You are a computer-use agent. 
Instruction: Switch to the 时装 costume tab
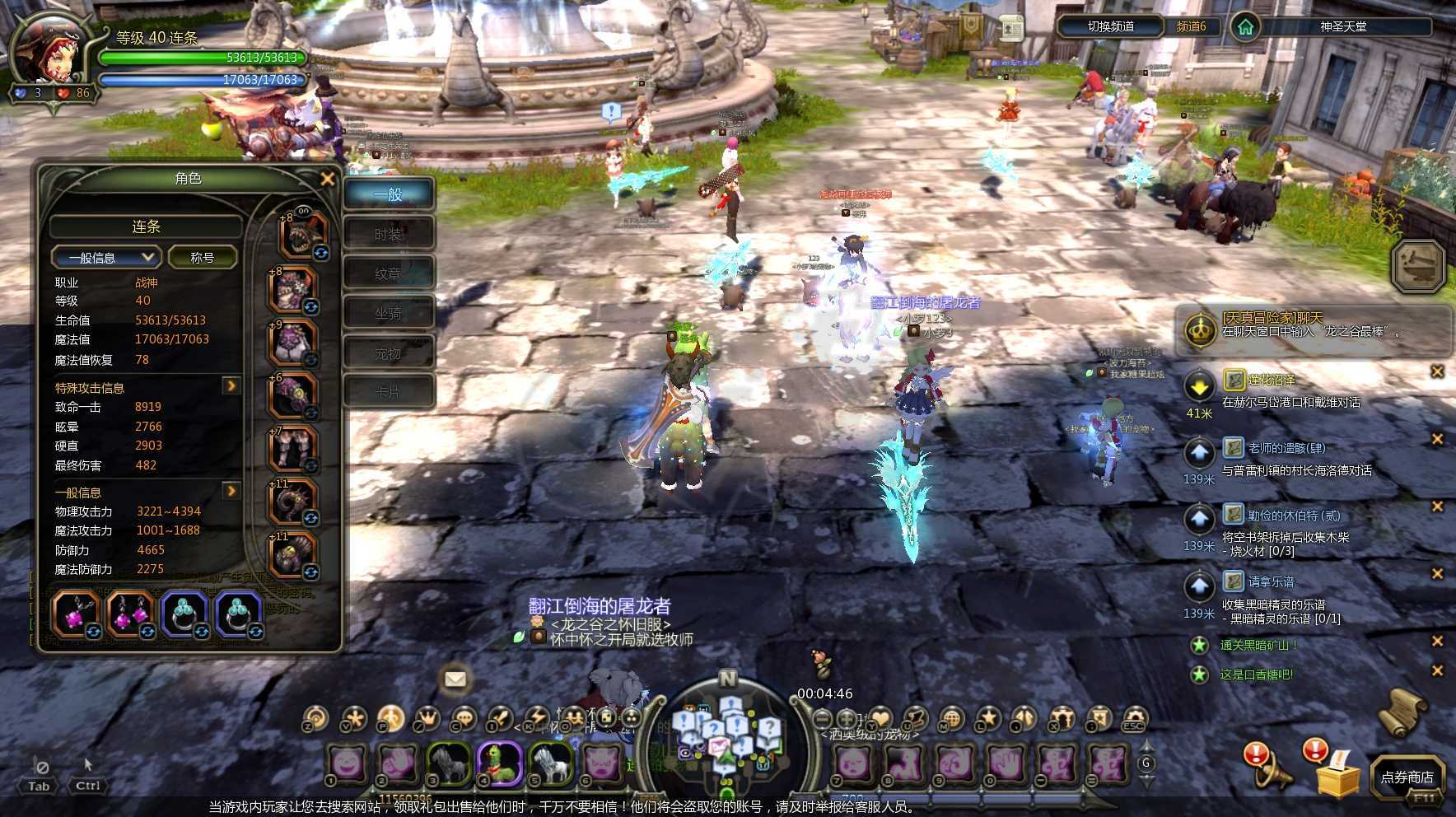pos(388,235)
